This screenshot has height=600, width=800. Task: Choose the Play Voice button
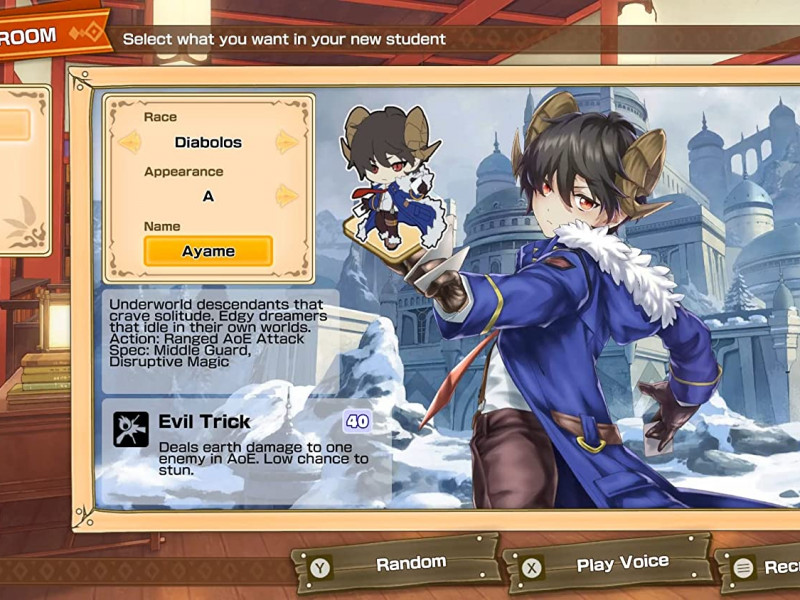[607, 565]
